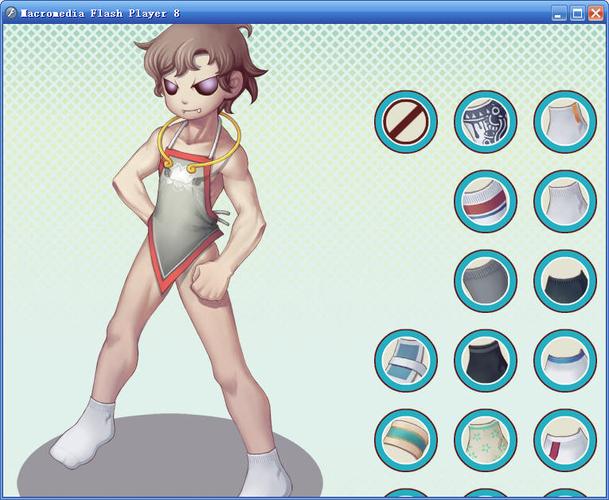609x500 pixels.
Task: Close the Flash Player window
Action: coord(595,13)
